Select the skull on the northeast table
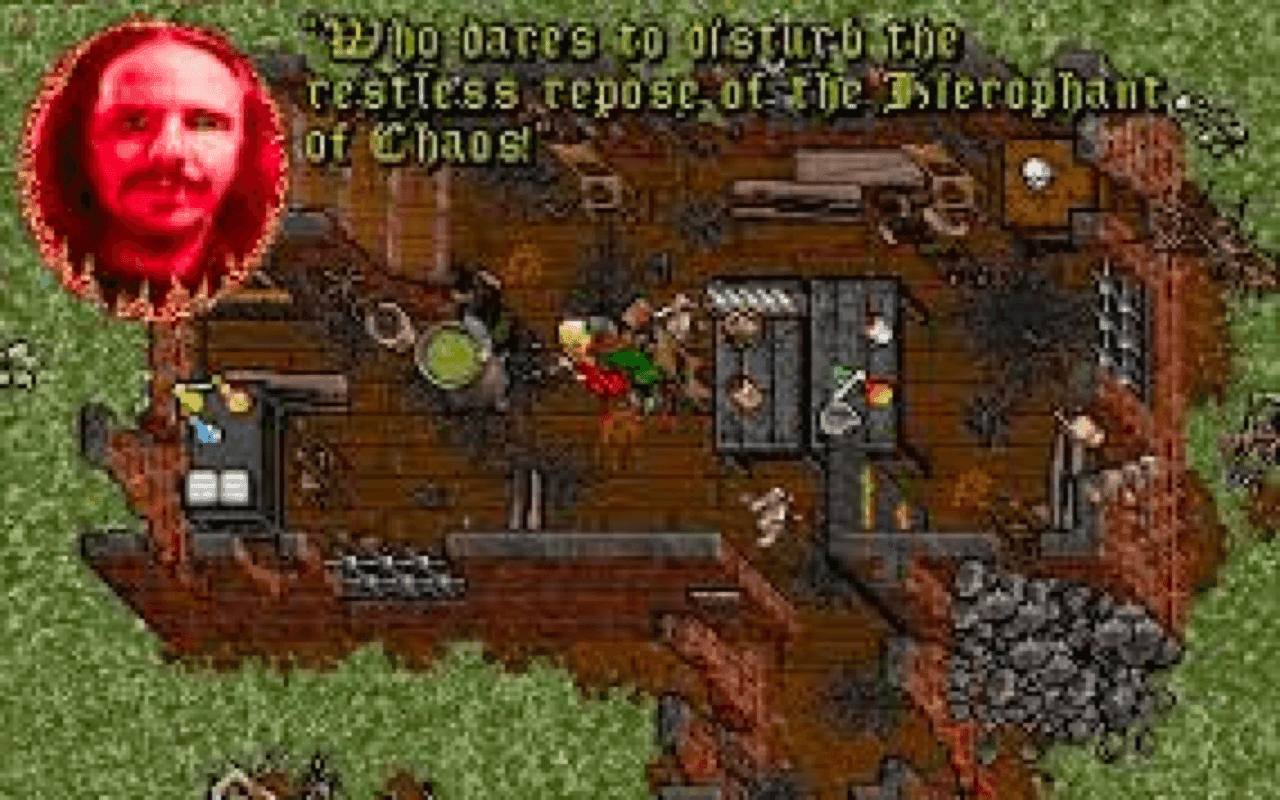 (x=1038, y=172)
